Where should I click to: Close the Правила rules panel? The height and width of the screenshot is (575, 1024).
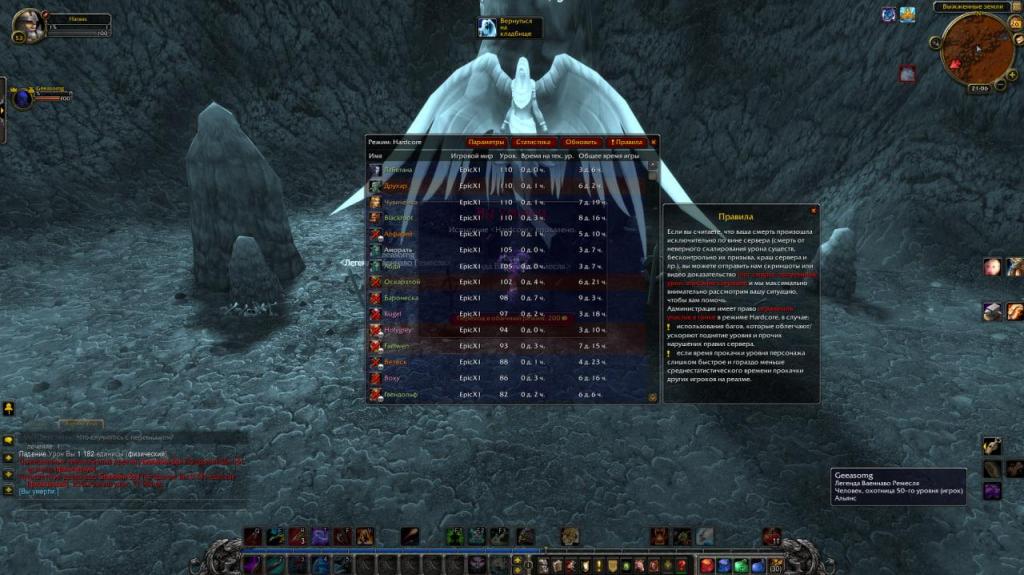point(814,210)
